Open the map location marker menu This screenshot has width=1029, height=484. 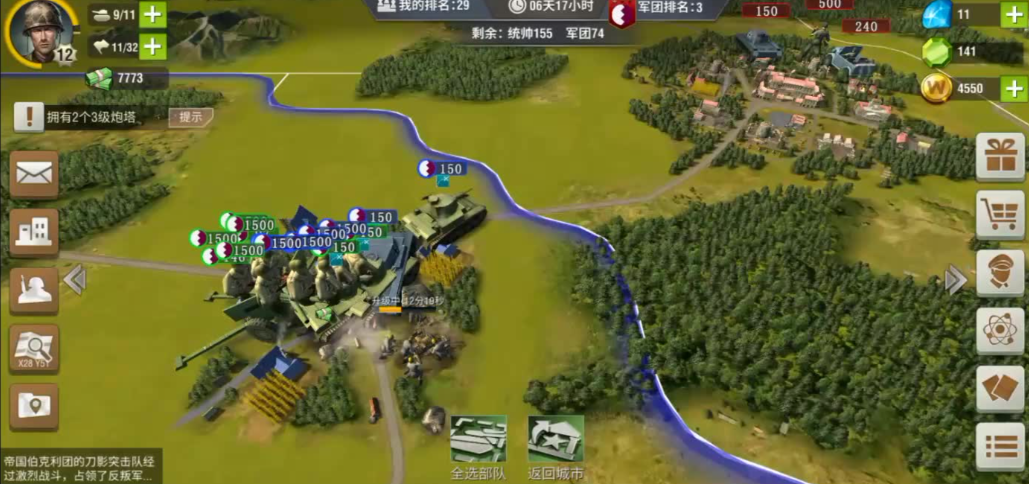34,406
